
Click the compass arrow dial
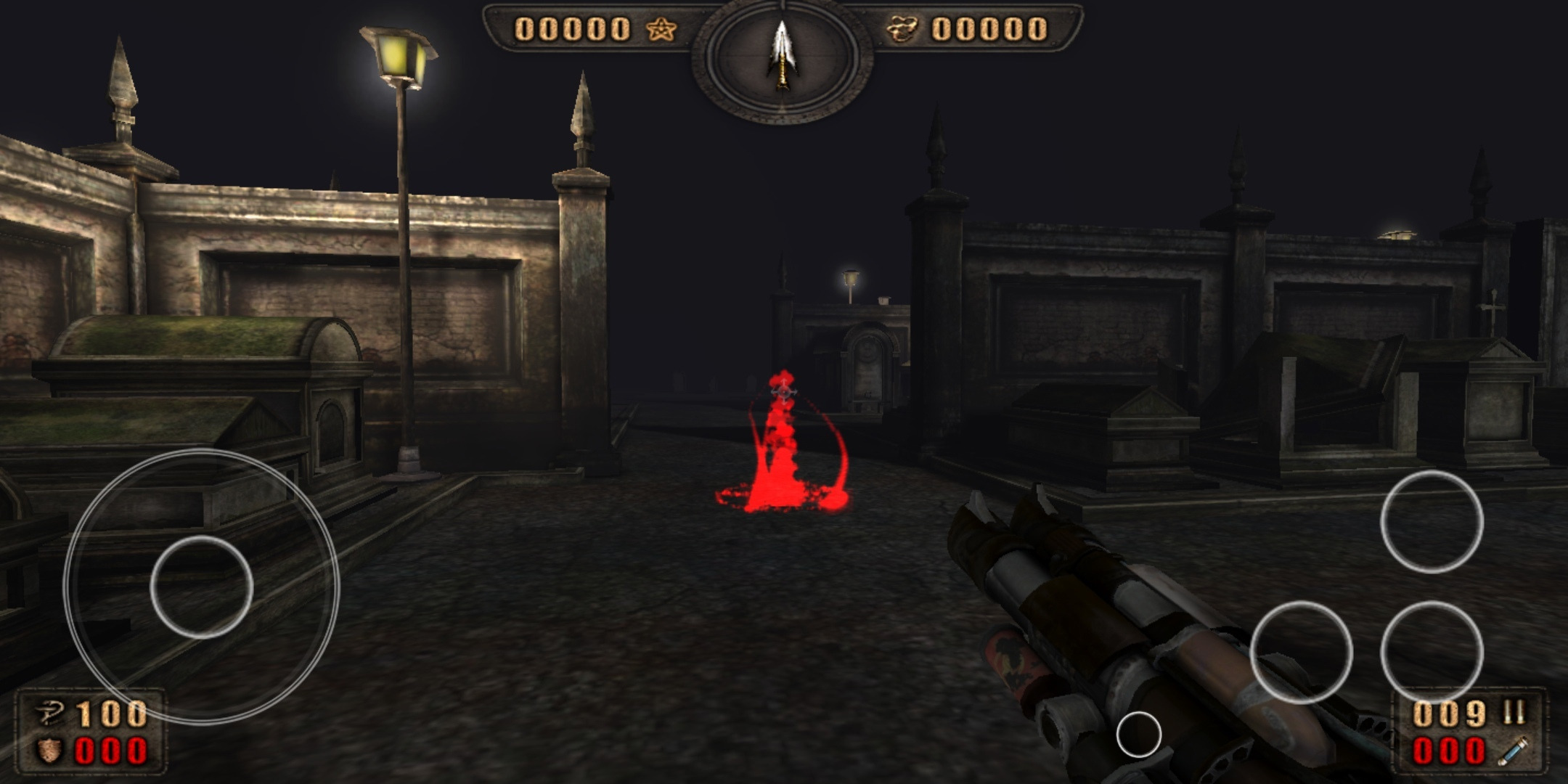tap(782, 58)
